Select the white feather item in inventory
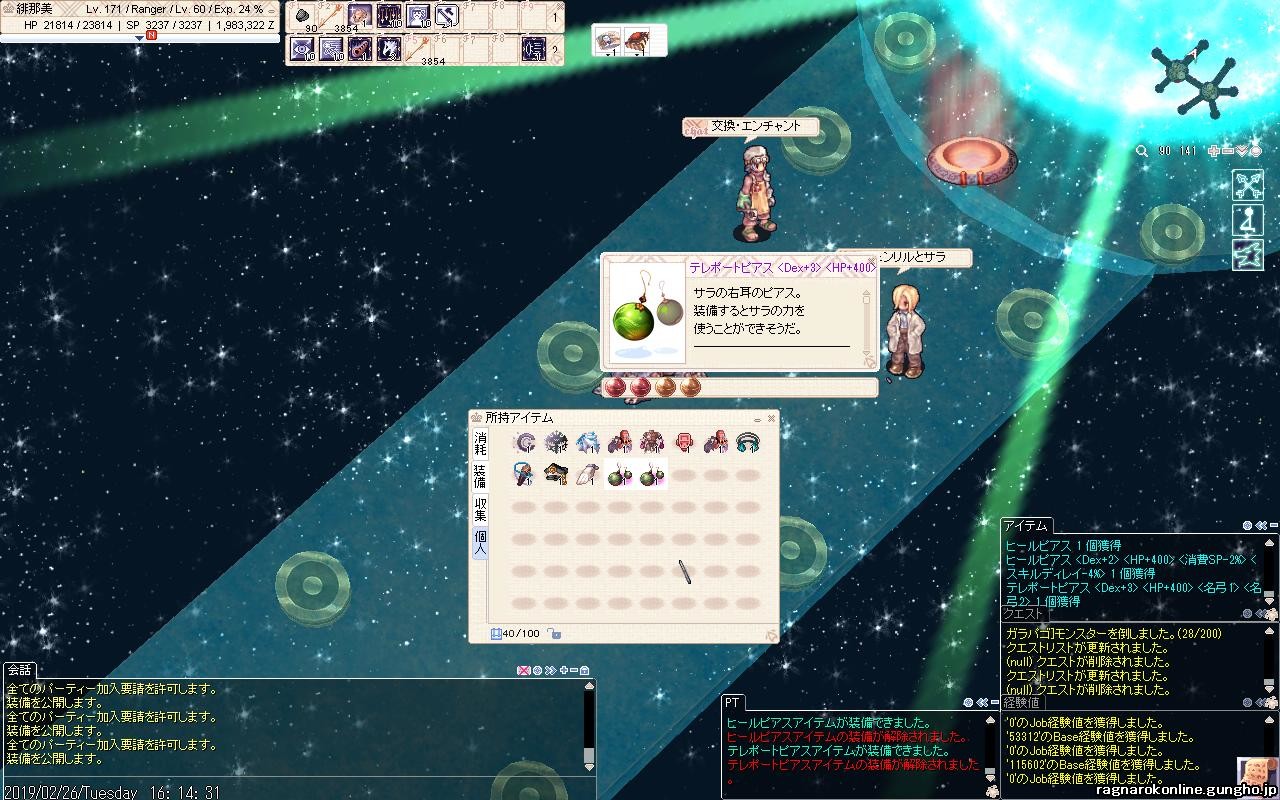Screen dimensions: 1280x800 coord(588,474)
